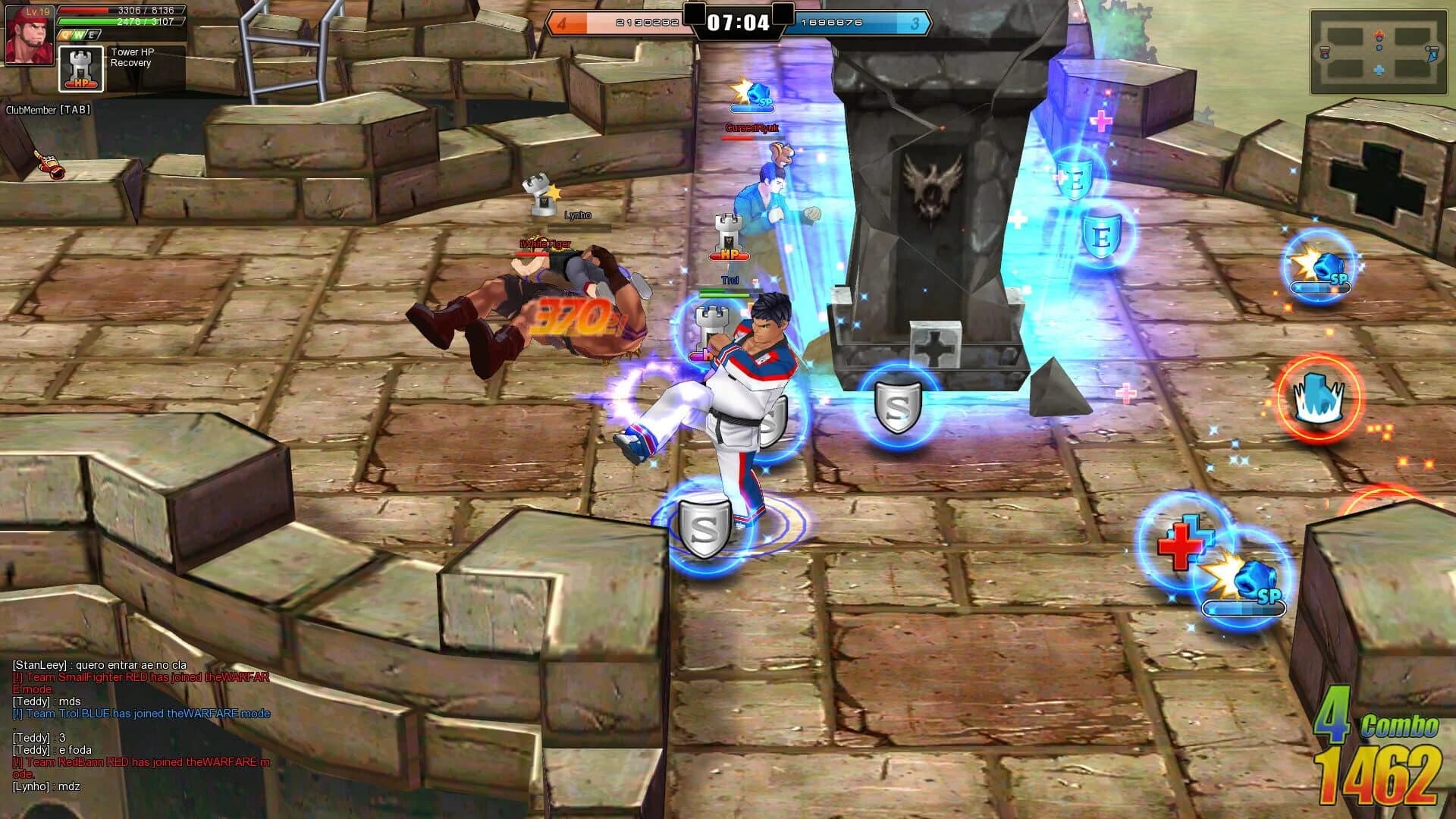Activate the W skill icon
The height and width of the screenshot is (819, 1456).
pyautogui.click(x=79, y=35)
